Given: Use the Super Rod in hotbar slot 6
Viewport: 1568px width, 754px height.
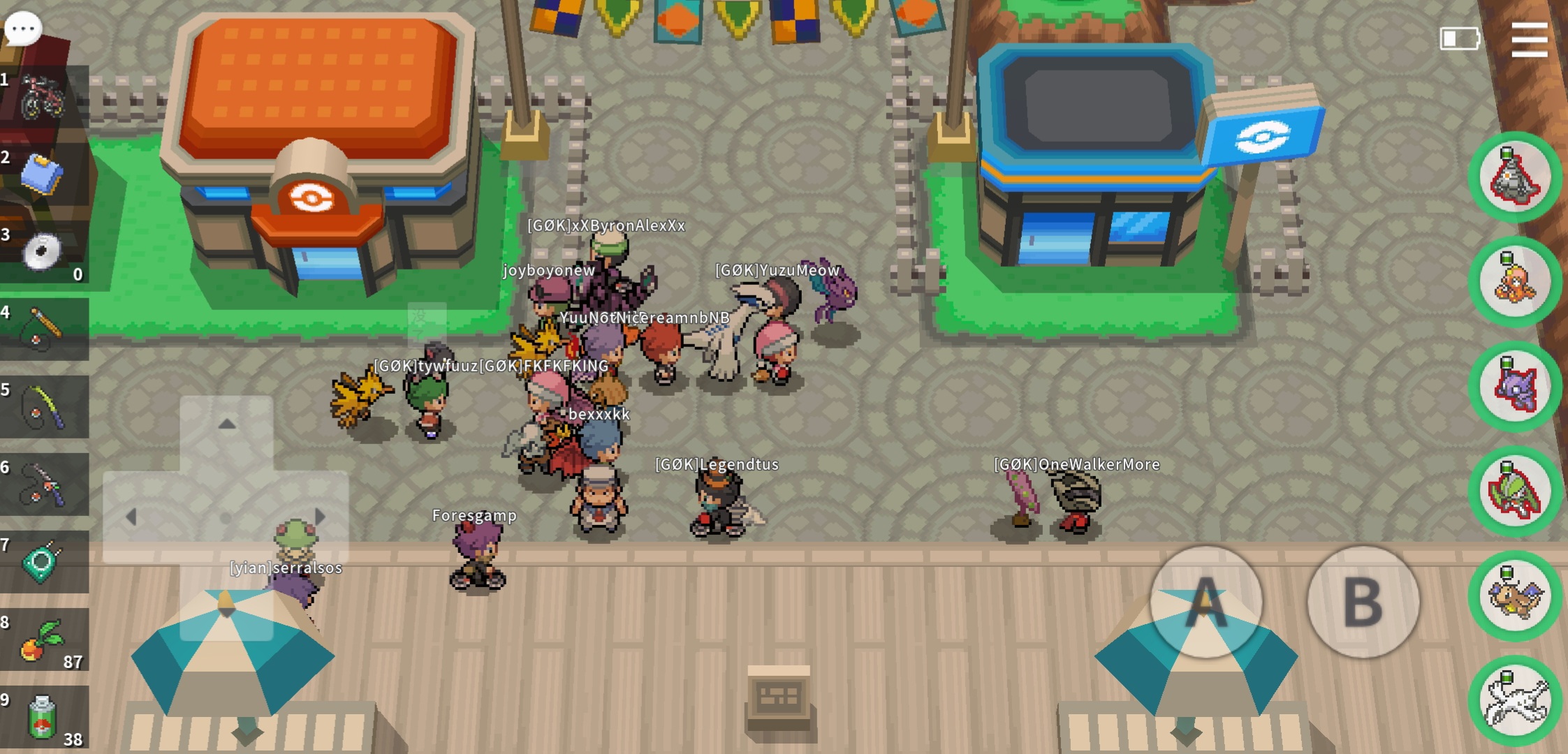Looking at the screenshot, I should click(43, 484).
